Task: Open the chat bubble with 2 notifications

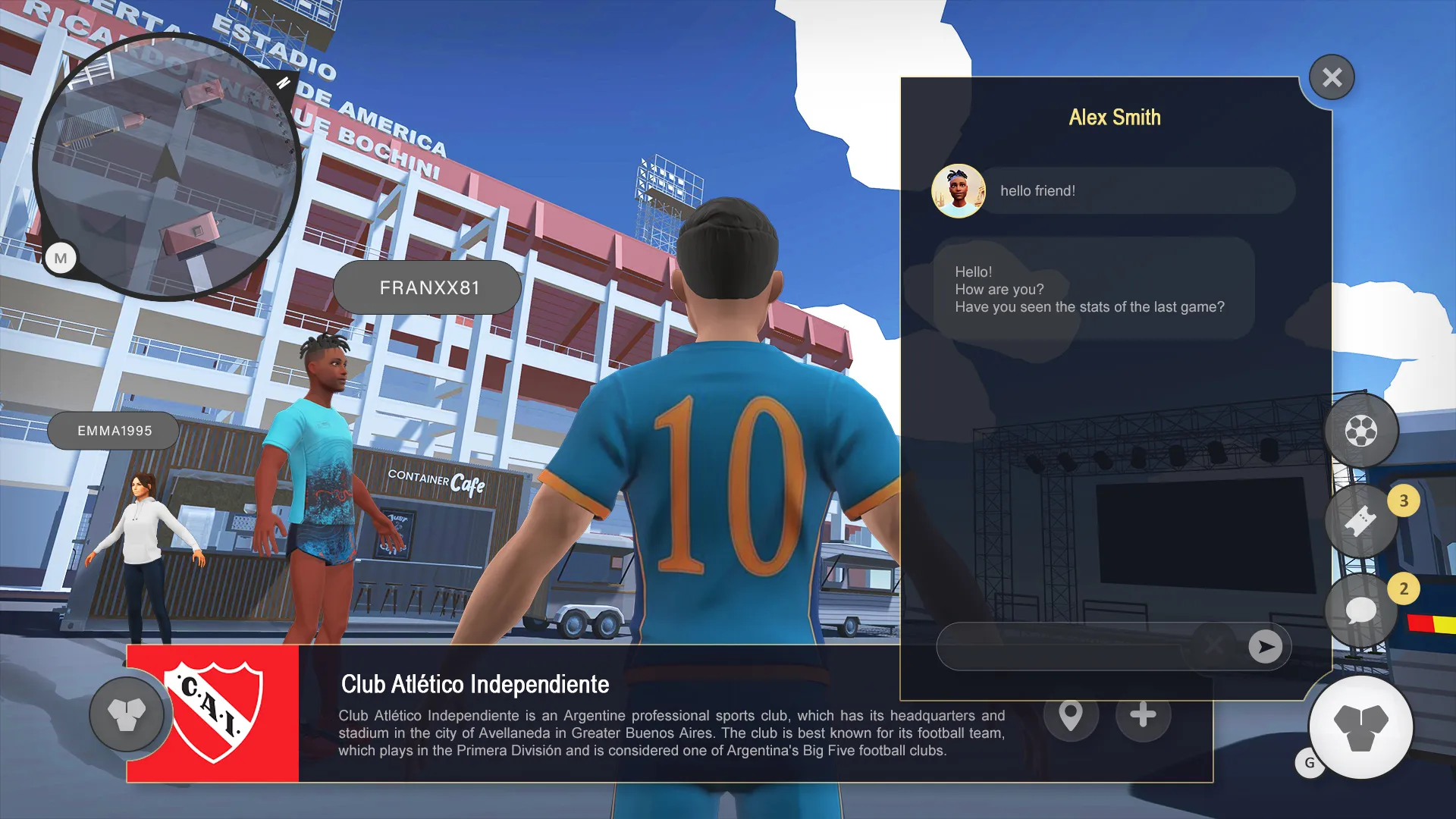Action: 1361,607
